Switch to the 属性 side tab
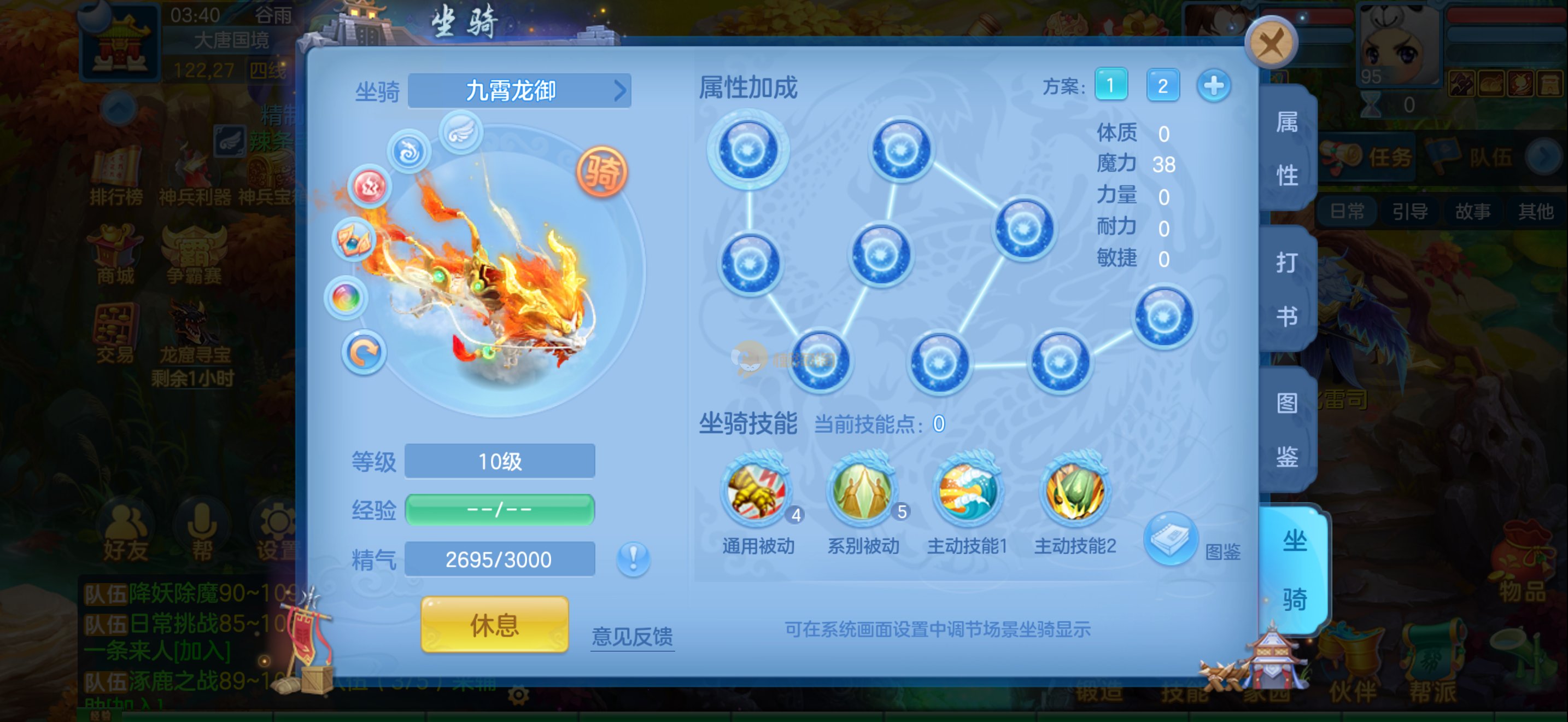1568x722 pixels. coord(1287,149)
